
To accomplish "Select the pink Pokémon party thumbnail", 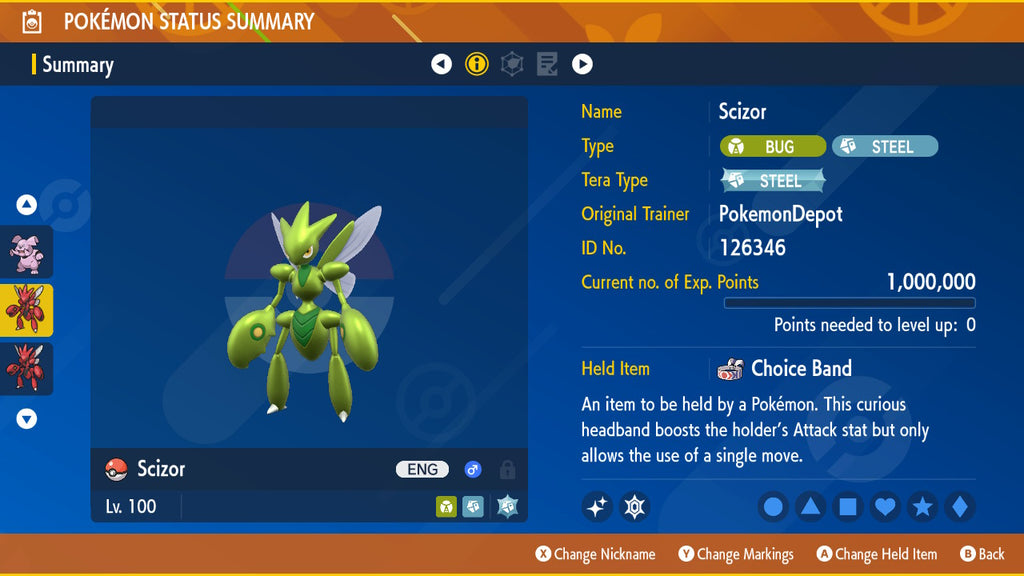I will pos(27,251).
